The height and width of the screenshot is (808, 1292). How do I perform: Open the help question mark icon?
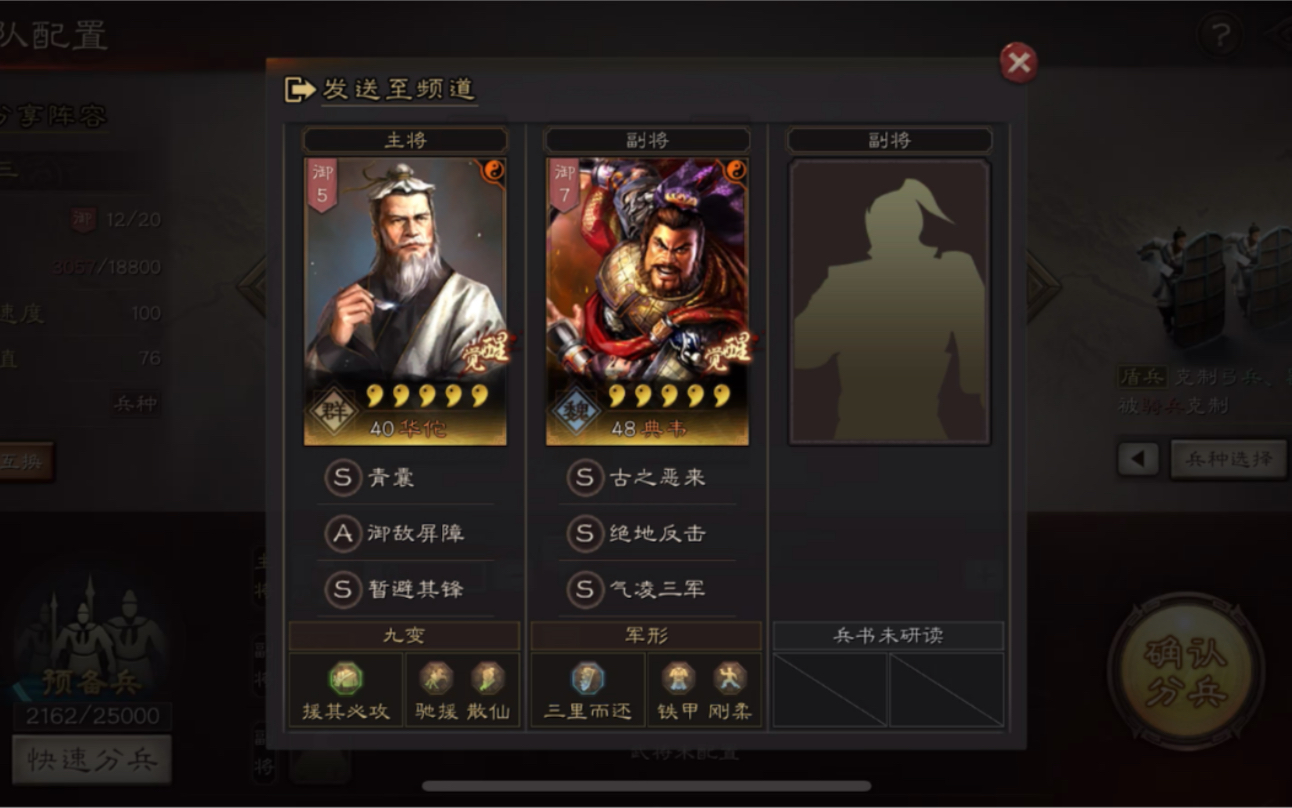click(1218, 34)
